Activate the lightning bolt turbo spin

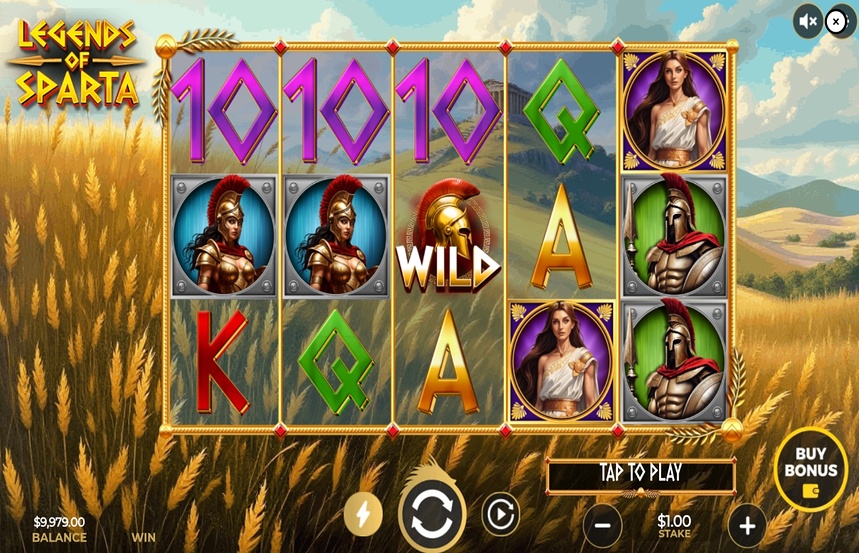click(x=363, y=515)
